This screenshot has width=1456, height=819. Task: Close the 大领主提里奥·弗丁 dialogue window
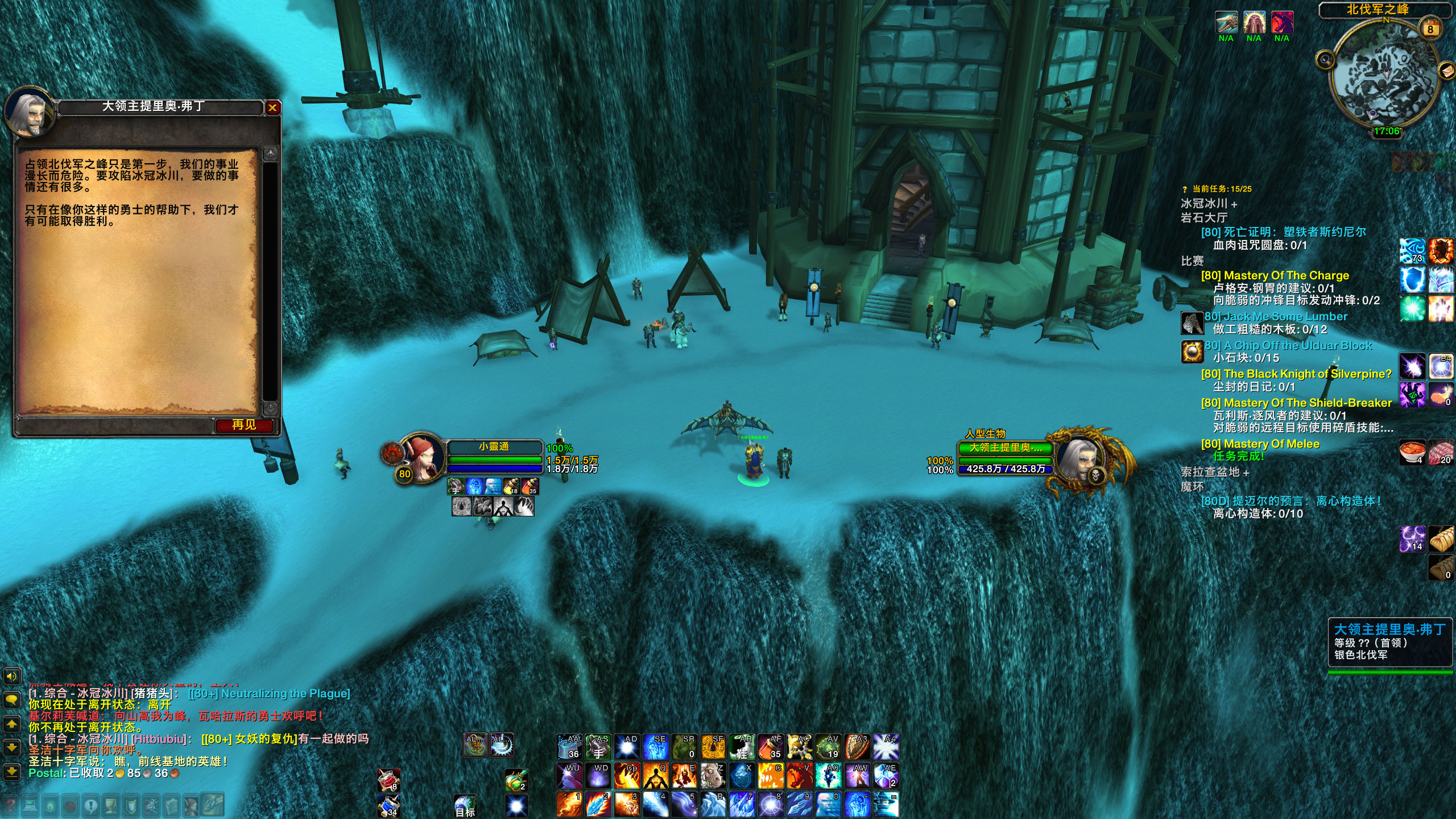tap(273, 107)
